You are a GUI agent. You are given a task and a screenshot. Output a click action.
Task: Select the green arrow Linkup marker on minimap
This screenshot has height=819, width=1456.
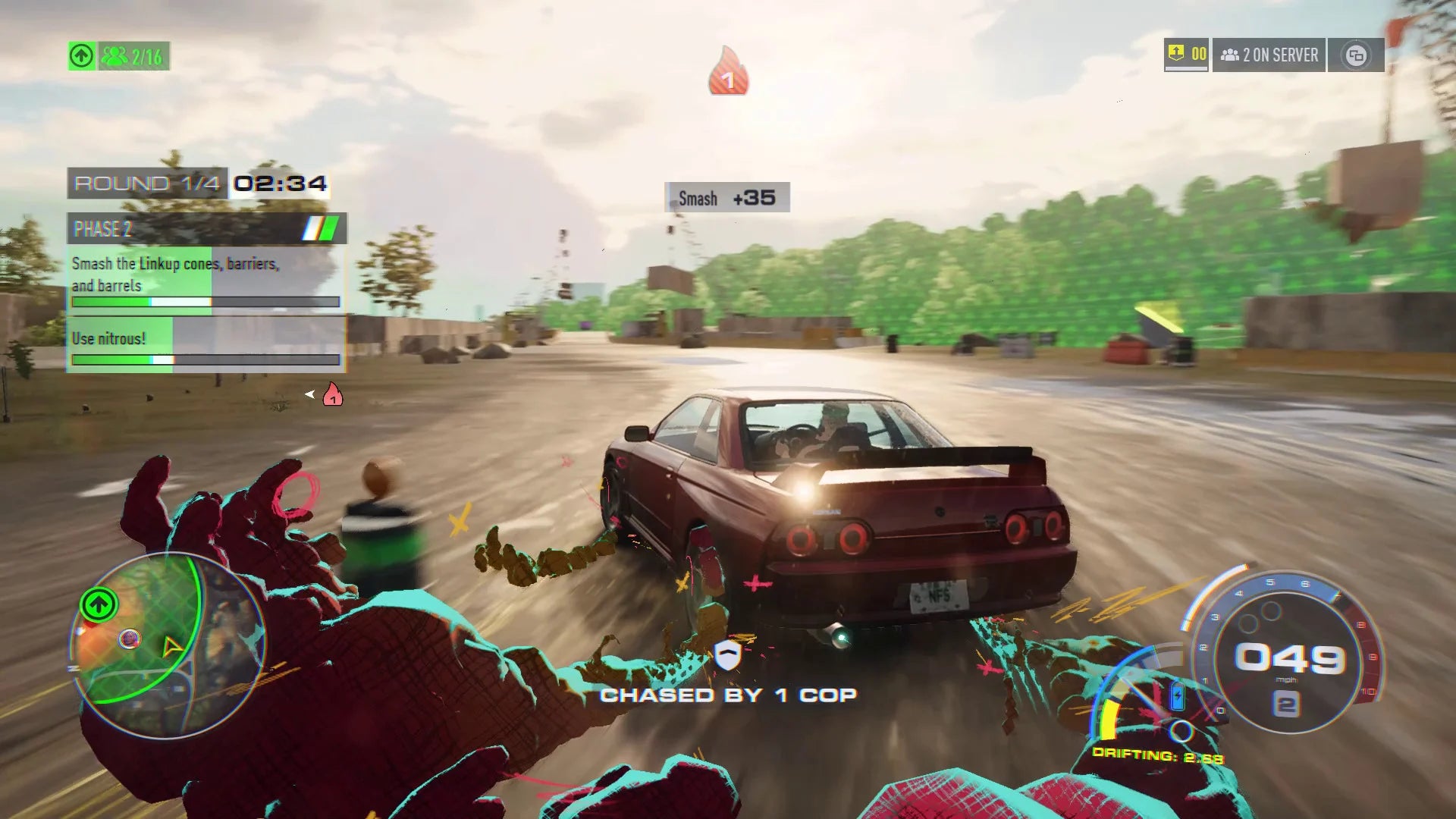coord(99,604)
